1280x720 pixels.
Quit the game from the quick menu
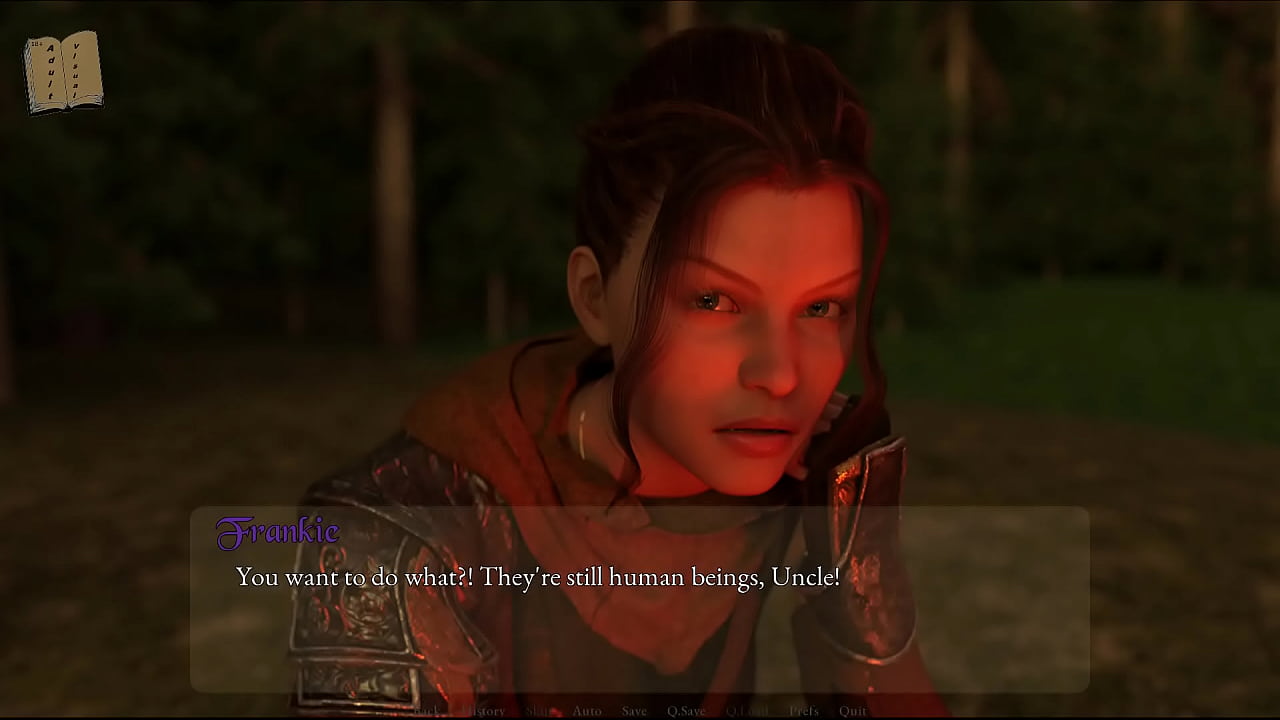853,711
